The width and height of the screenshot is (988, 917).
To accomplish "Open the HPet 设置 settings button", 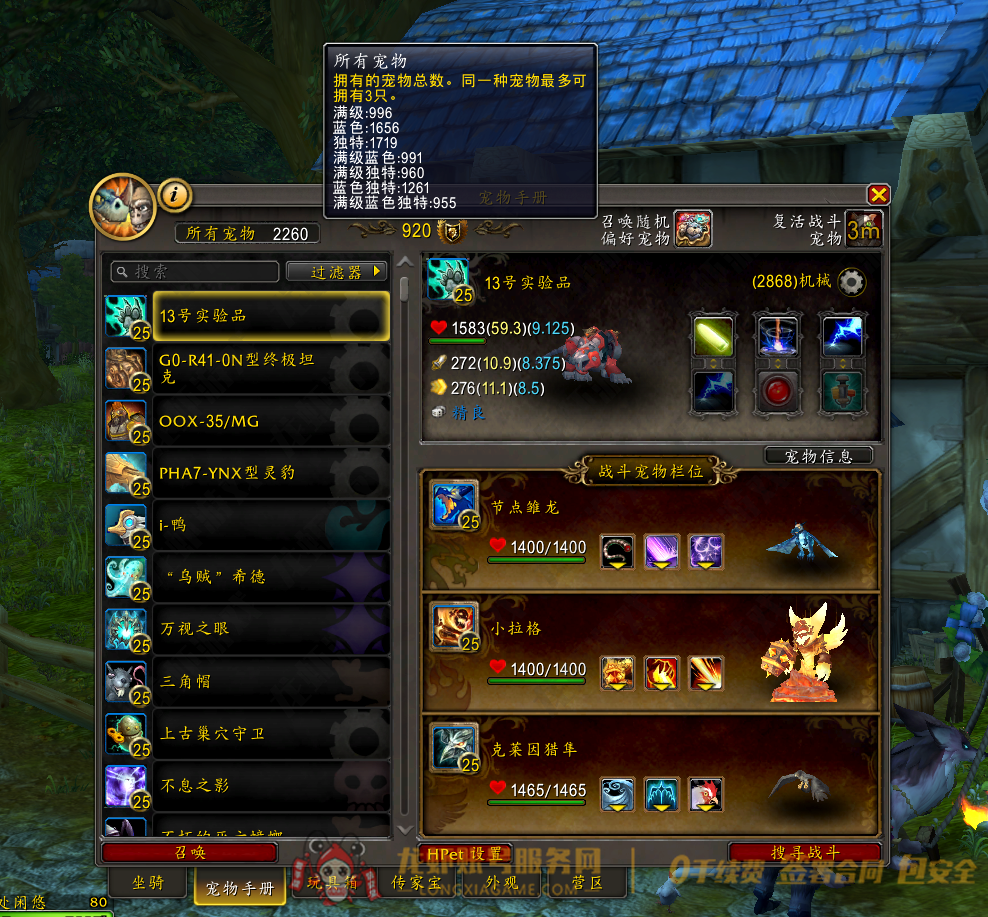I will point(465,854).
